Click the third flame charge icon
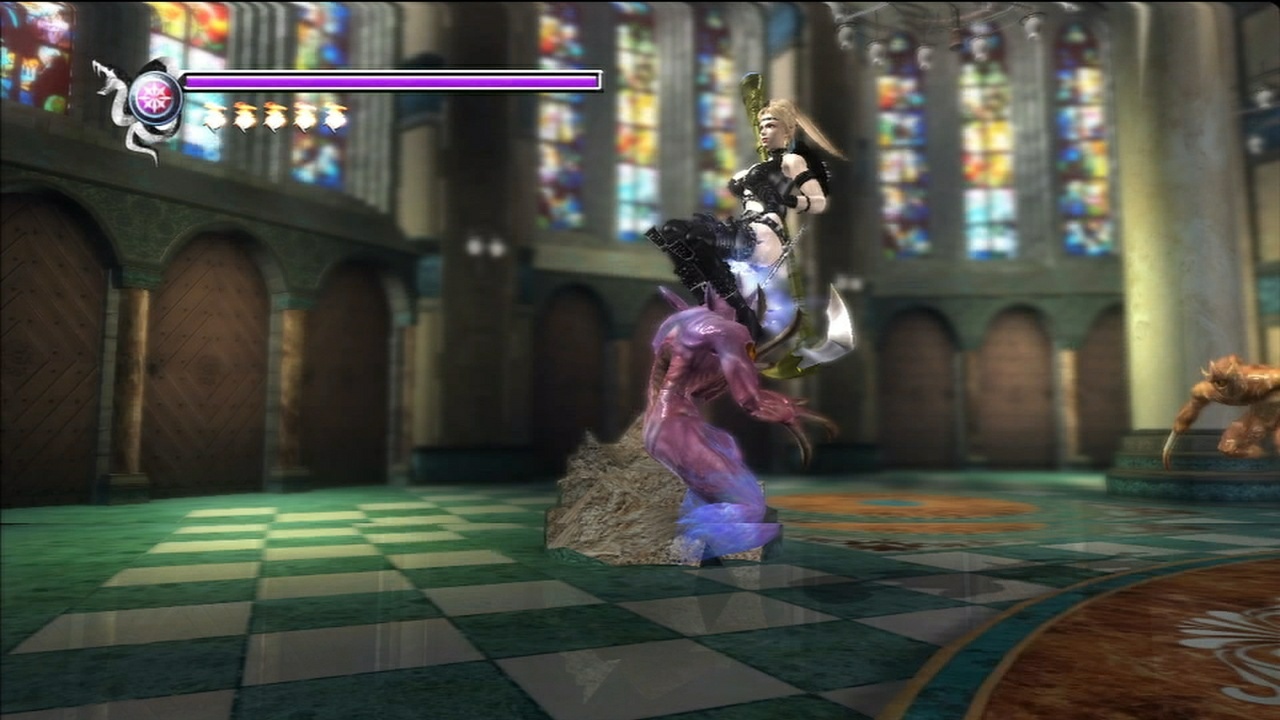1280x720 pixels. [x=275, y=118]
